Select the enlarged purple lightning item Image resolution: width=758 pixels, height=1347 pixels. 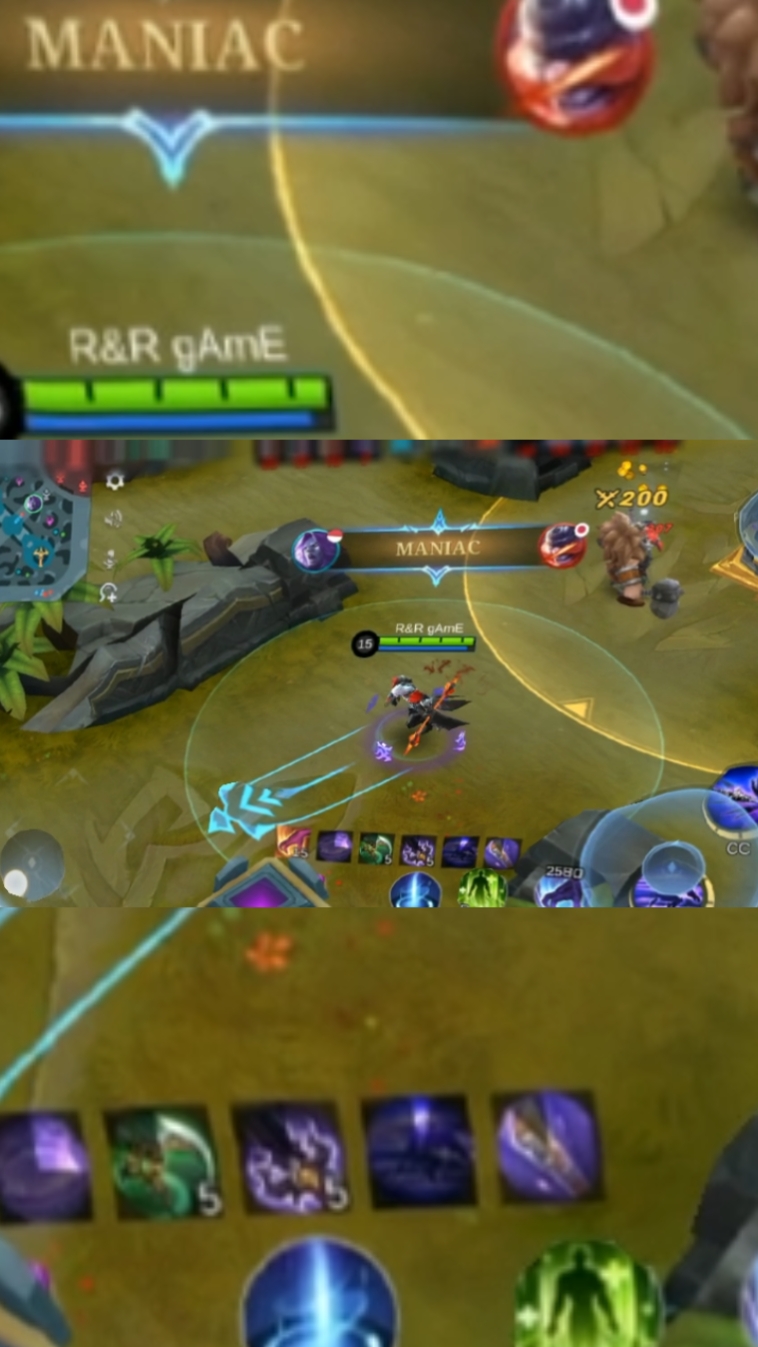(x=291, y=1158)
